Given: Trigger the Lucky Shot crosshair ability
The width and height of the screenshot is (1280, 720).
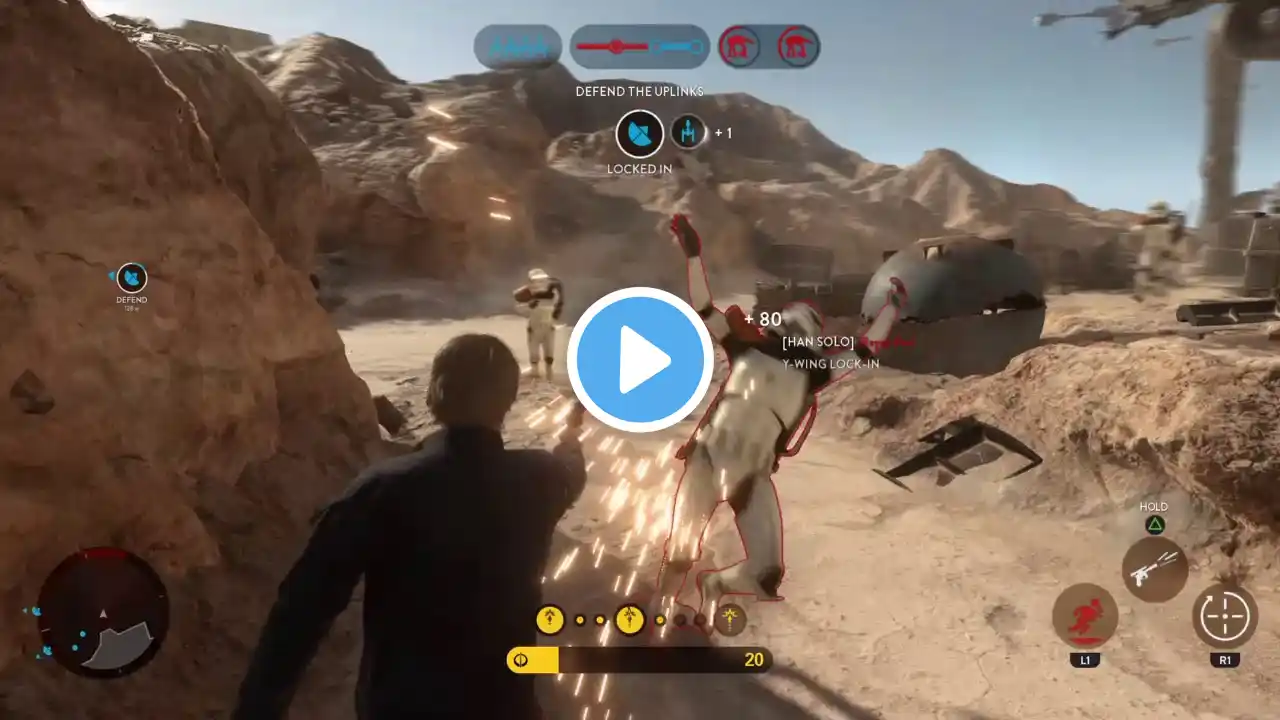Looking at the screenshot, I should pos(1225,616).
